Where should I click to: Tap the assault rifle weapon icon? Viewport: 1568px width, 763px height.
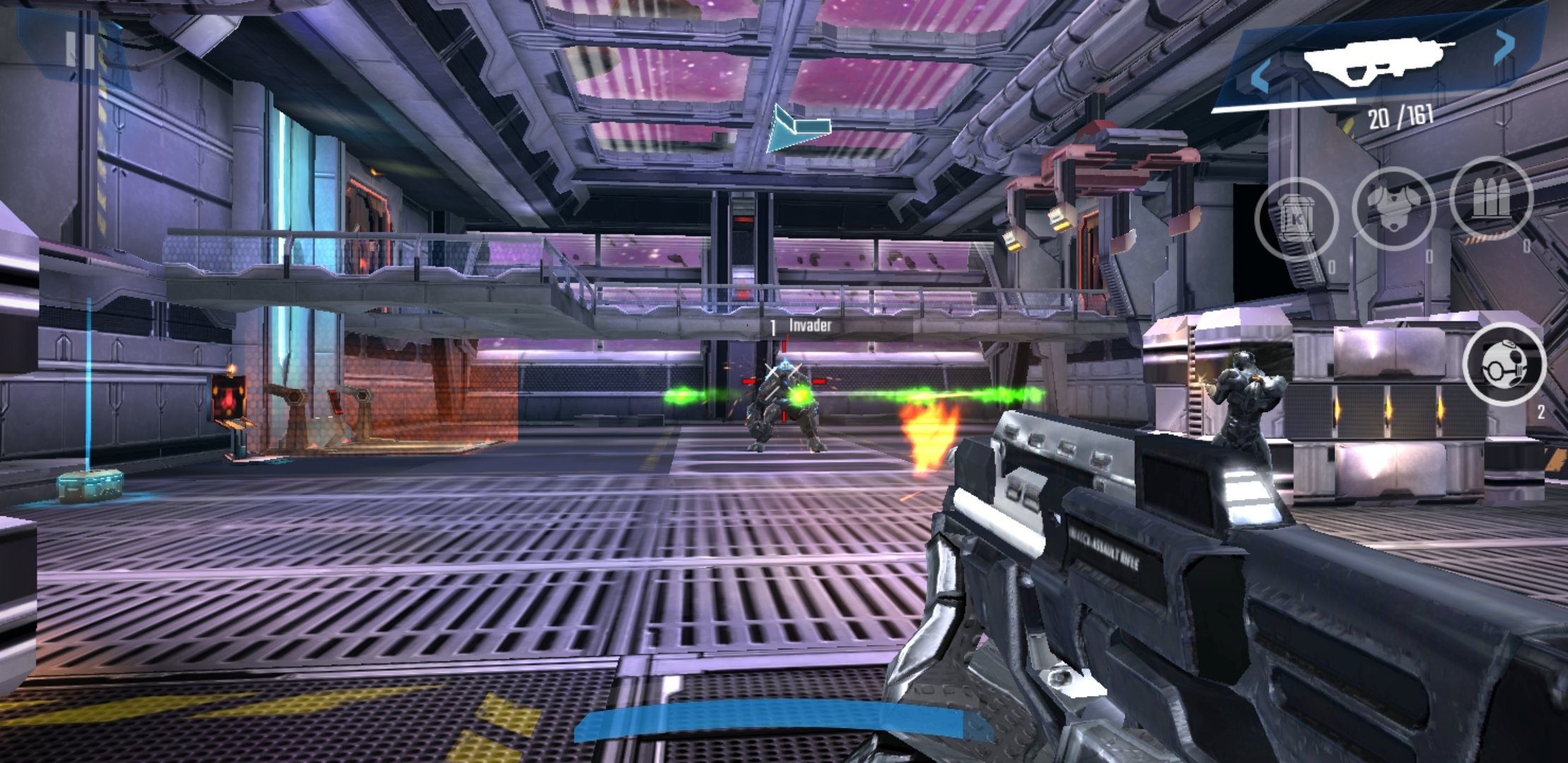coord(1377,61)
